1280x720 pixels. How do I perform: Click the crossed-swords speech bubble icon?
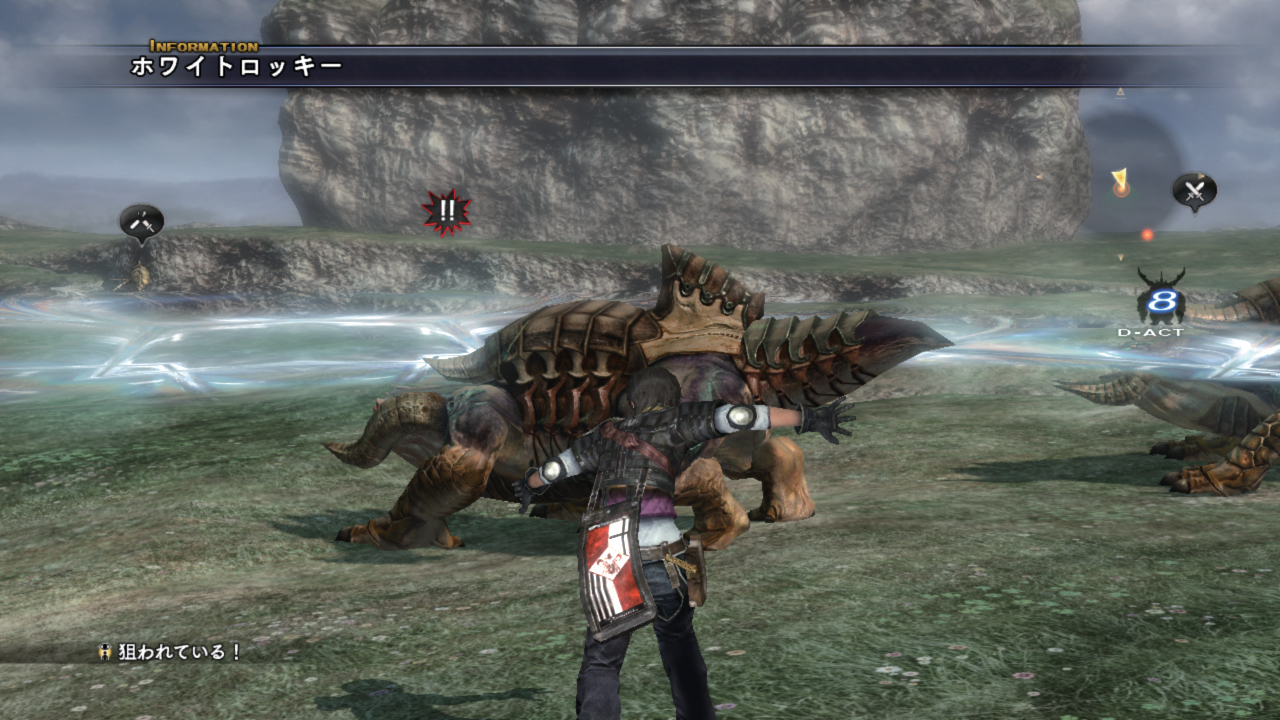coord(1194,190)
